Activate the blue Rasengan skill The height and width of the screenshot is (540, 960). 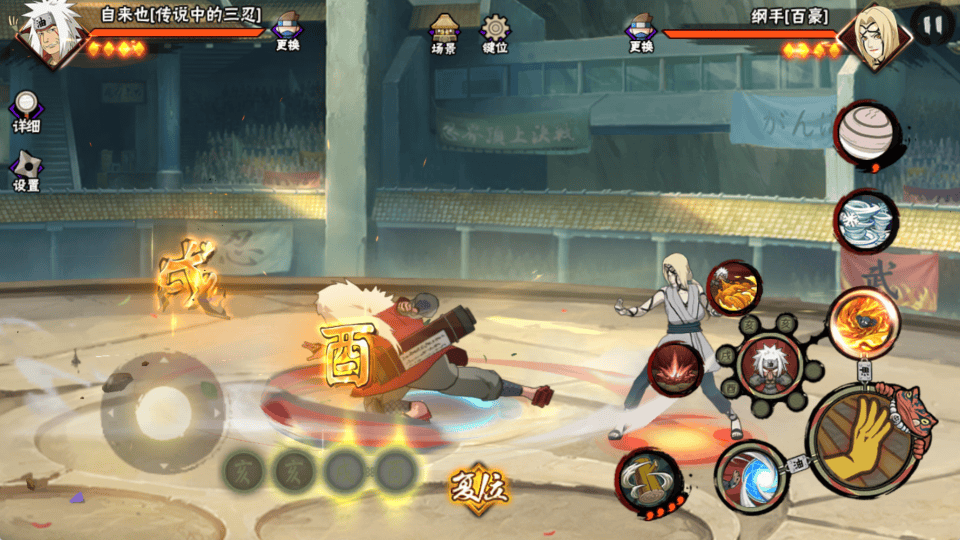tap(750, 477)
